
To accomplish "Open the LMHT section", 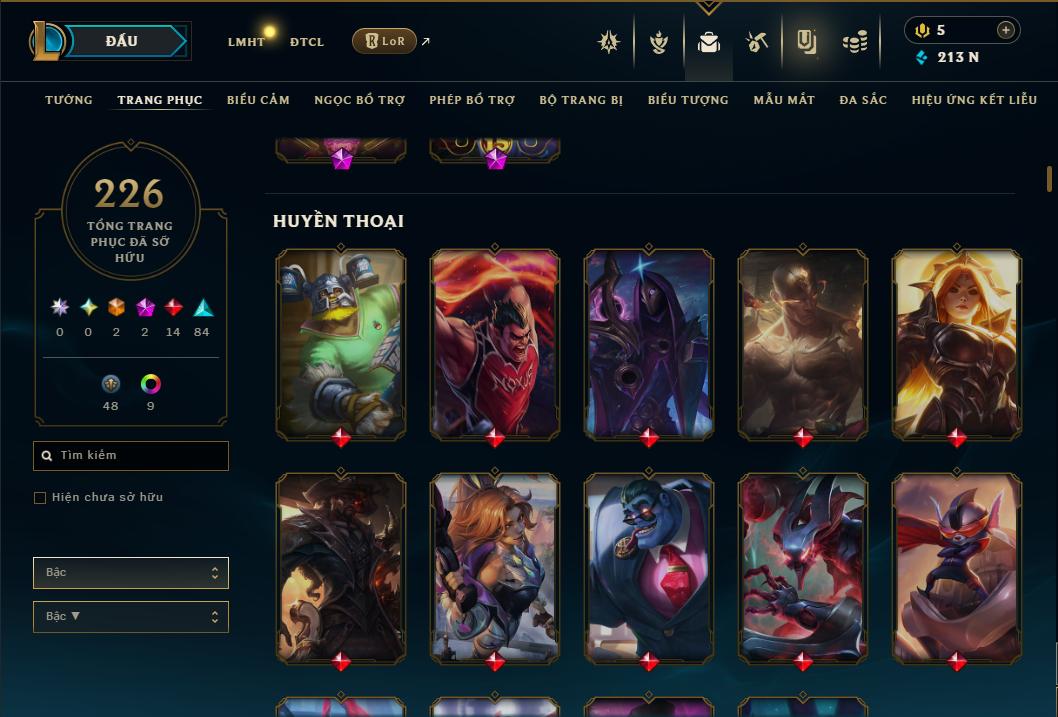I will [x=246, y=42].
